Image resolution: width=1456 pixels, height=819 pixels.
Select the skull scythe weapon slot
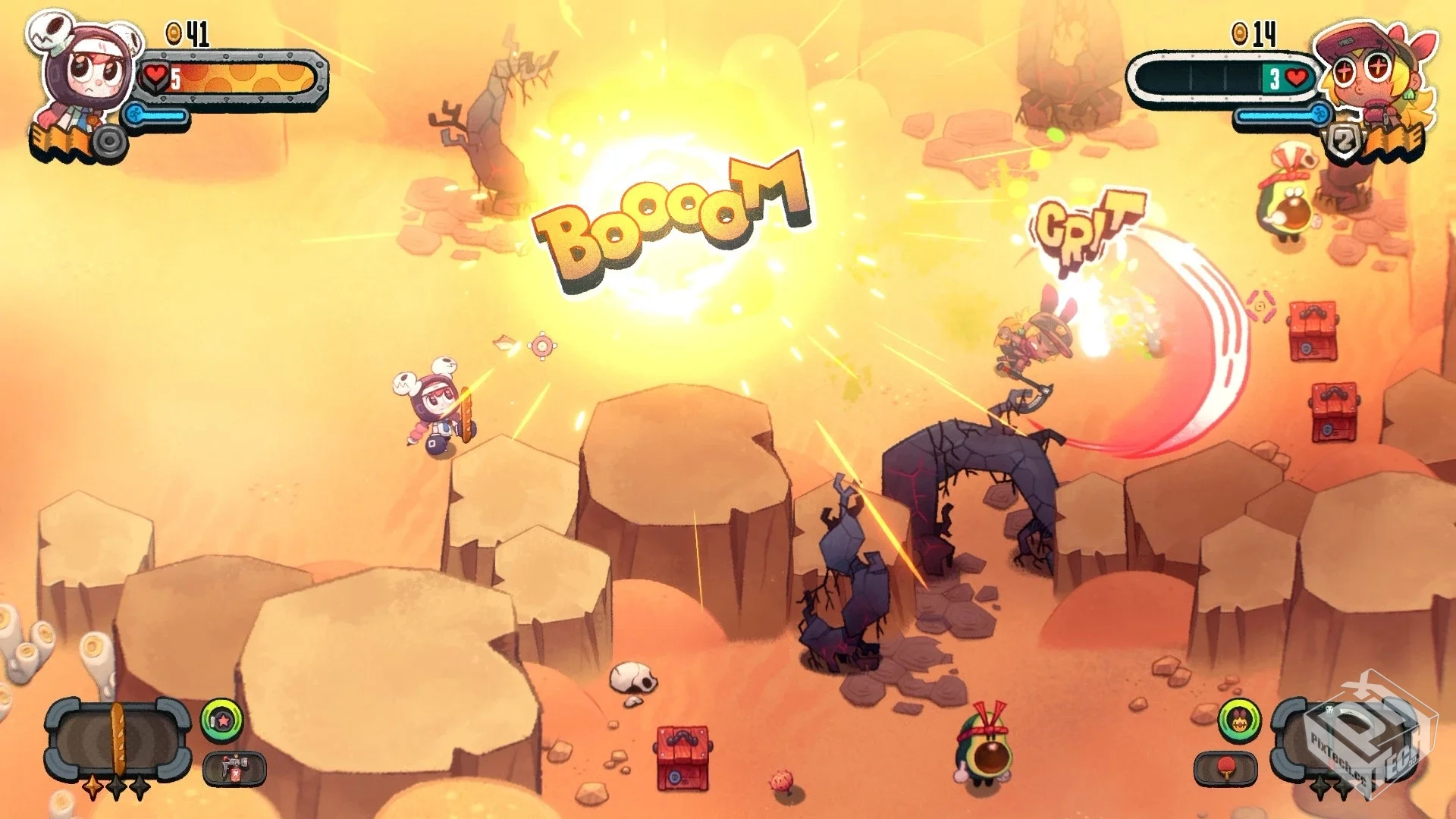[x=1343, y=738]
